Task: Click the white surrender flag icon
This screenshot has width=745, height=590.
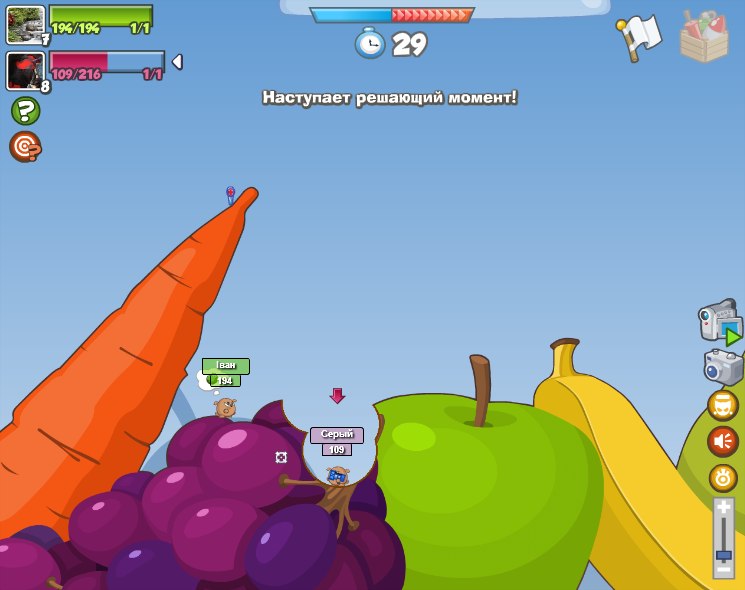Action: coord(640,37)
